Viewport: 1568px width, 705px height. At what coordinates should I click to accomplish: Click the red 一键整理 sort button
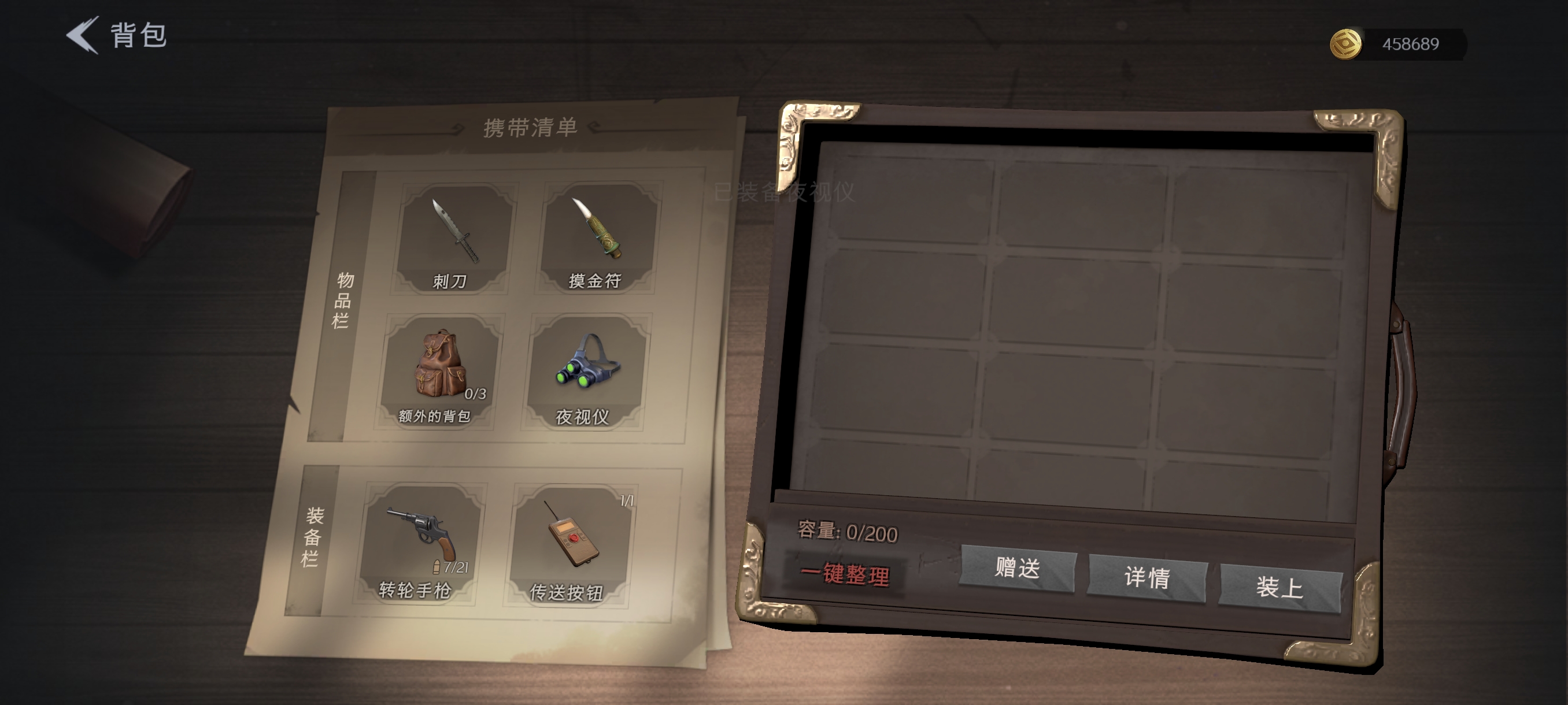click(x=844, y=574)
